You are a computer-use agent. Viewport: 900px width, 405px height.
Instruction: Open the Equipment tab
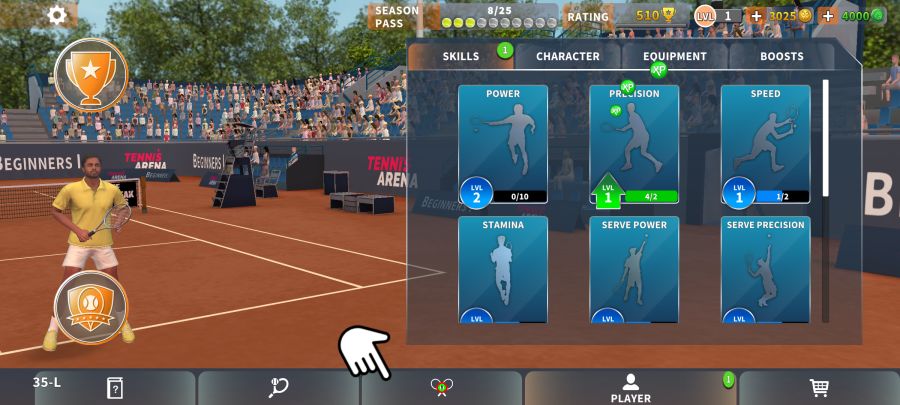pyautogui.click(x=675, y=56)
